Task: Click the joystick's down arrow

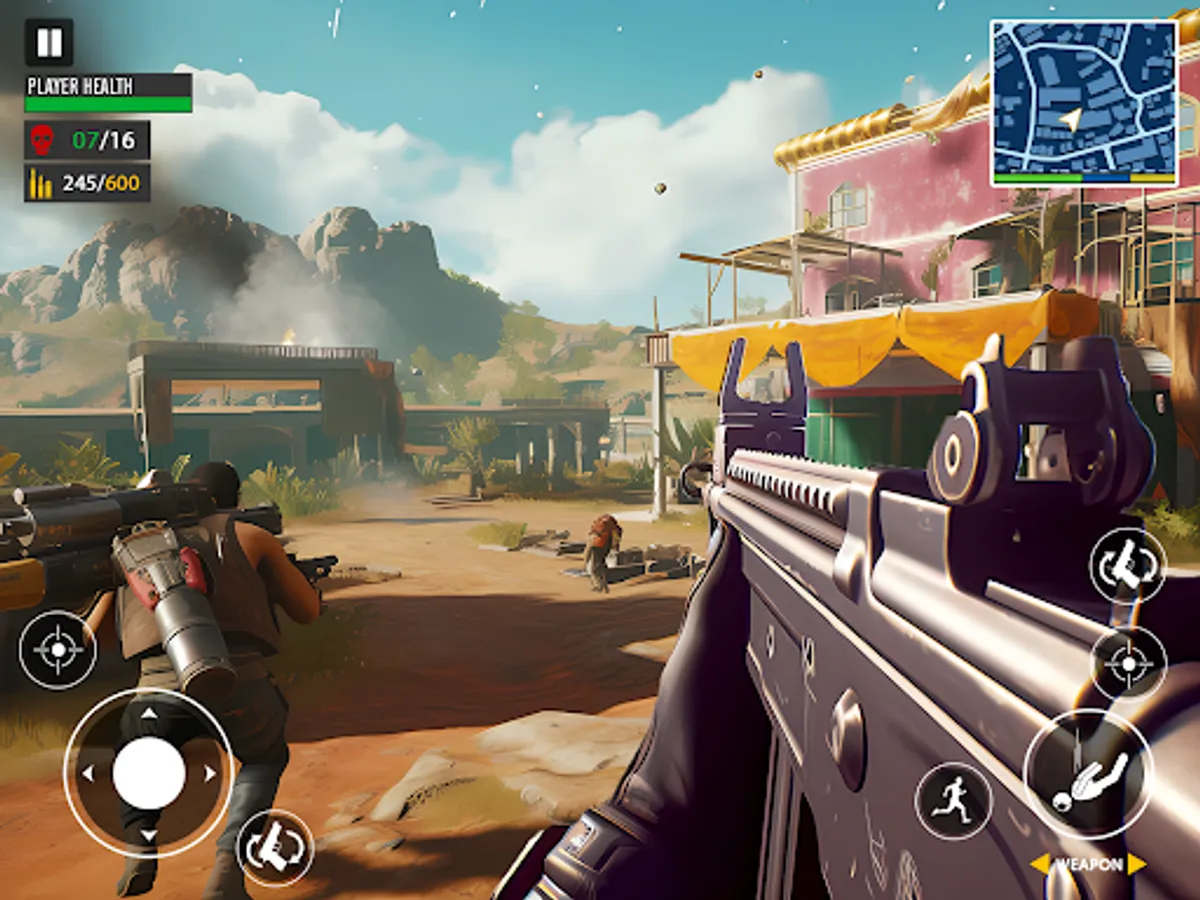Action: pos(148,835)
